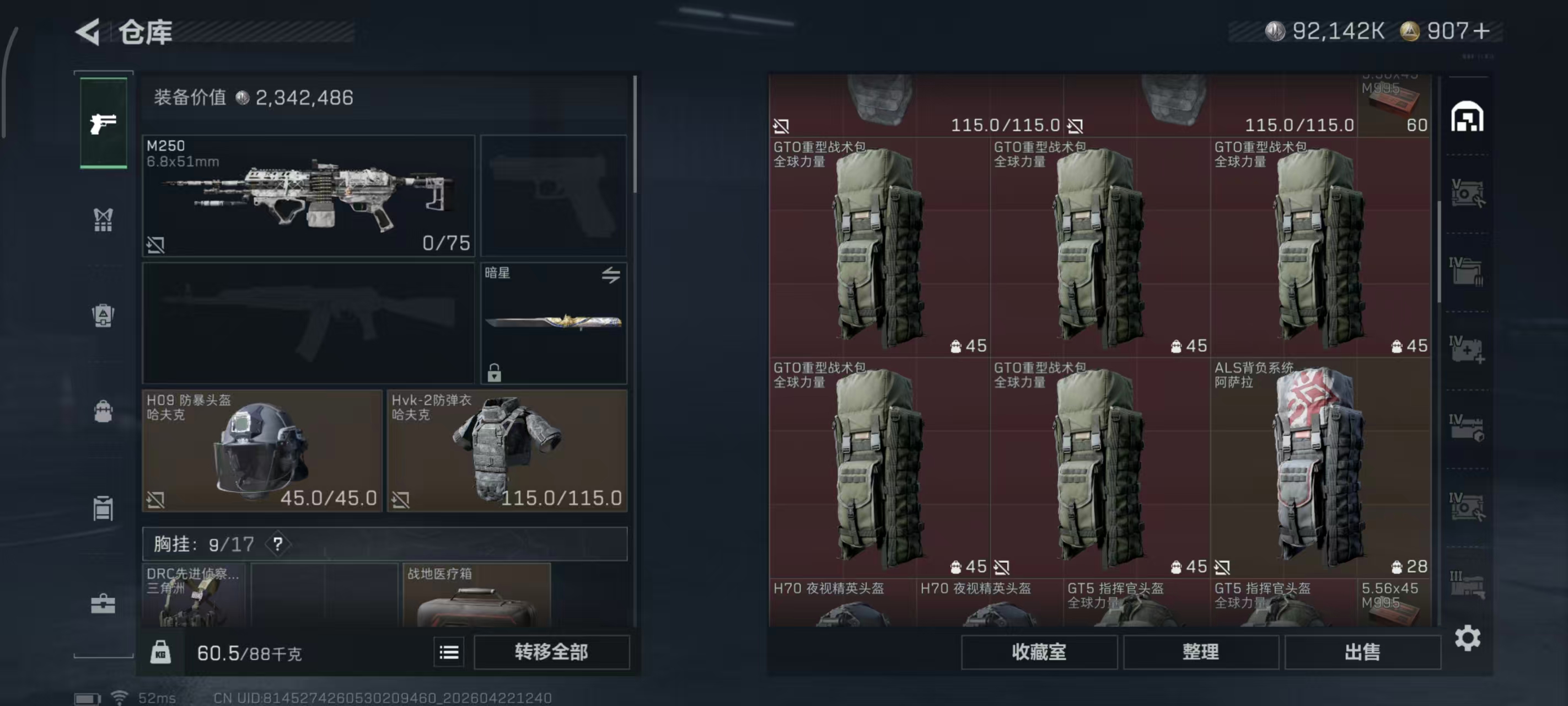Tap the 转移全部 button
The height and width of the screenshot is (706, 1568).
click(x=551, y=652)
